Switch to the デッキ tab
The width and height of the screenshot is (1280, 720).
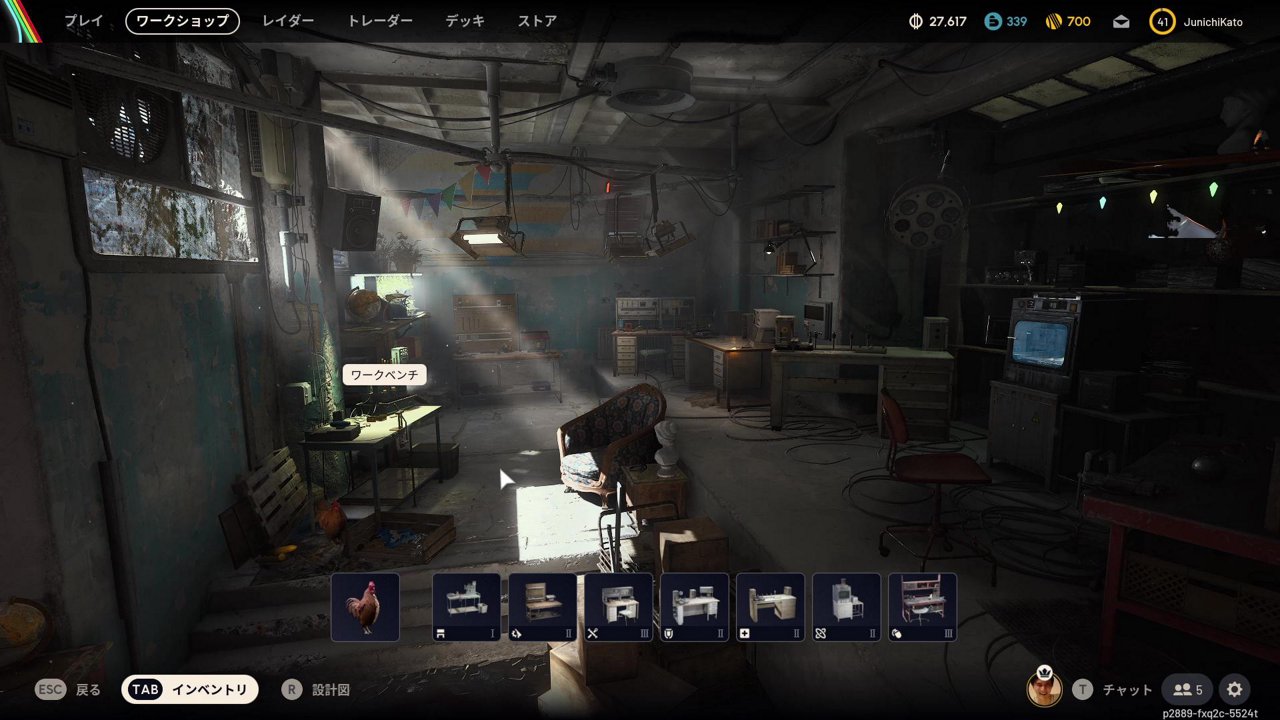[465, 21]
